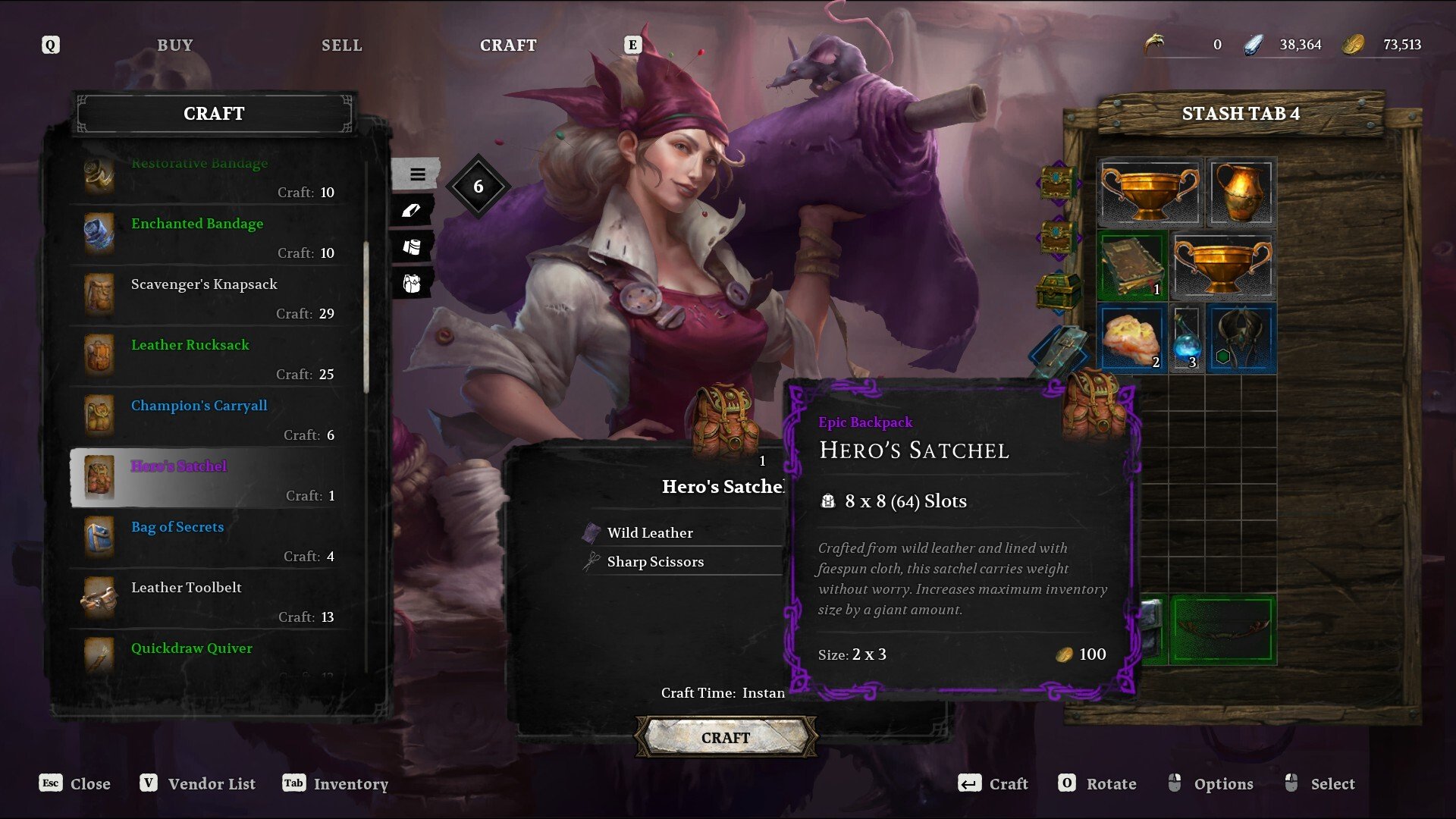Open the Vendor List

198,783
